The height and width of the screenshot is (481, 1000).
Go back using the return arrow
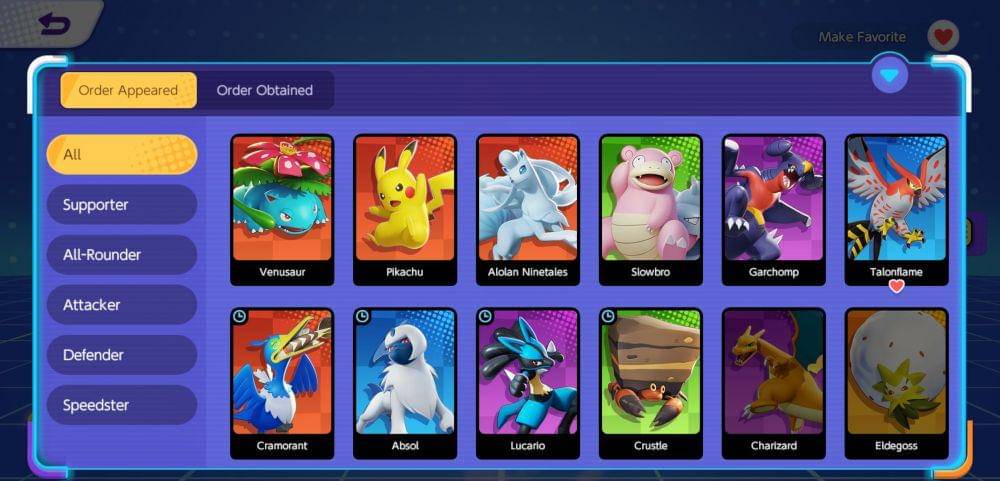pos(54,23)
